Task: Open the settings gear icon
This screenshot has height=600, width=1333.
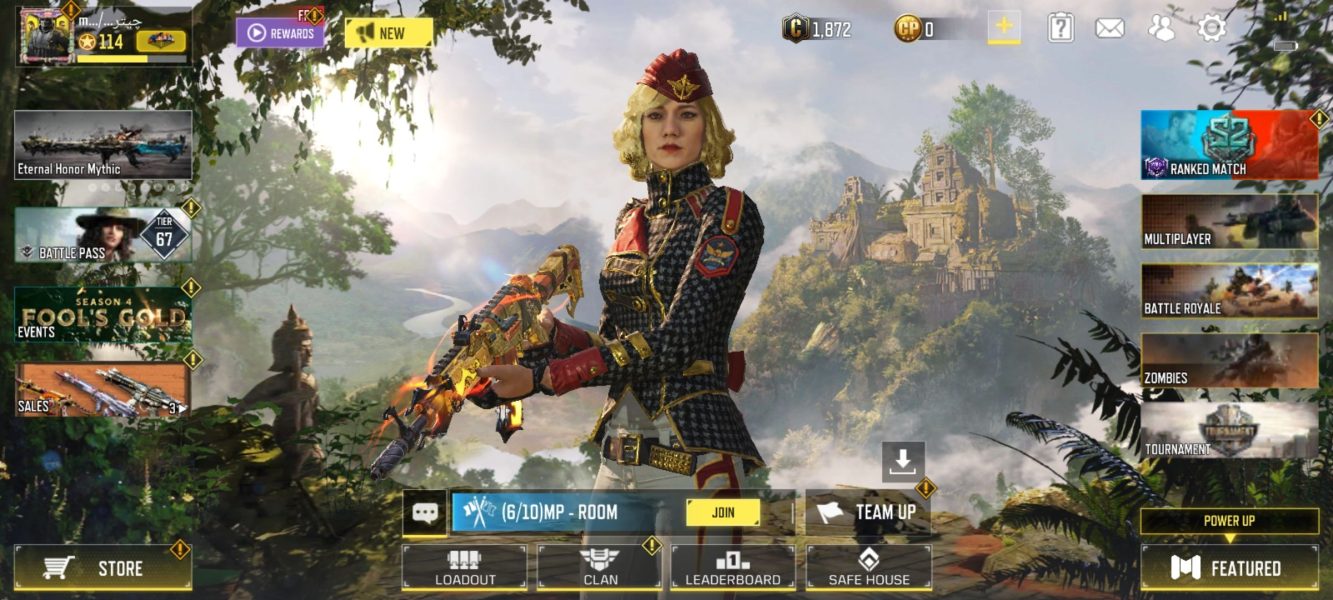Action: pos(1212,28)
